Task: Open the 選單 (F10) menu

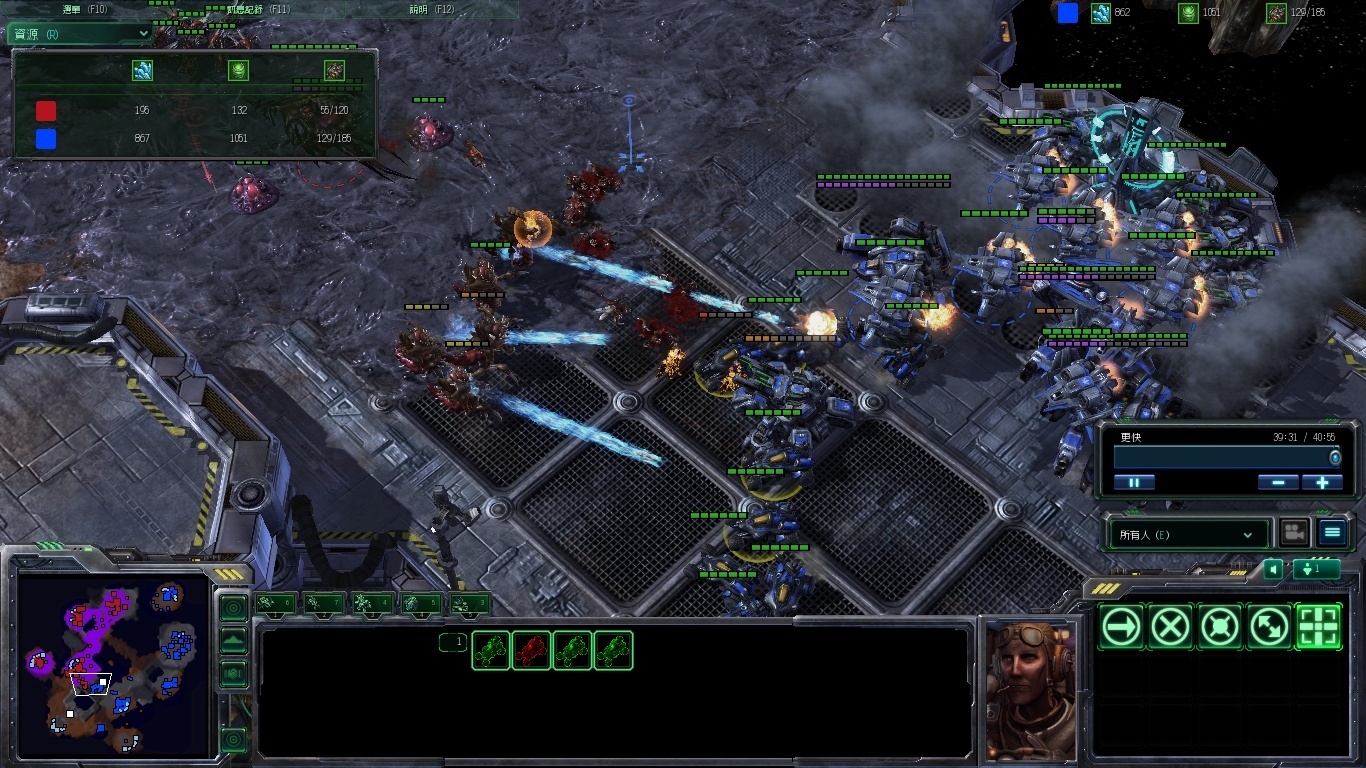Action: point(85,9)
